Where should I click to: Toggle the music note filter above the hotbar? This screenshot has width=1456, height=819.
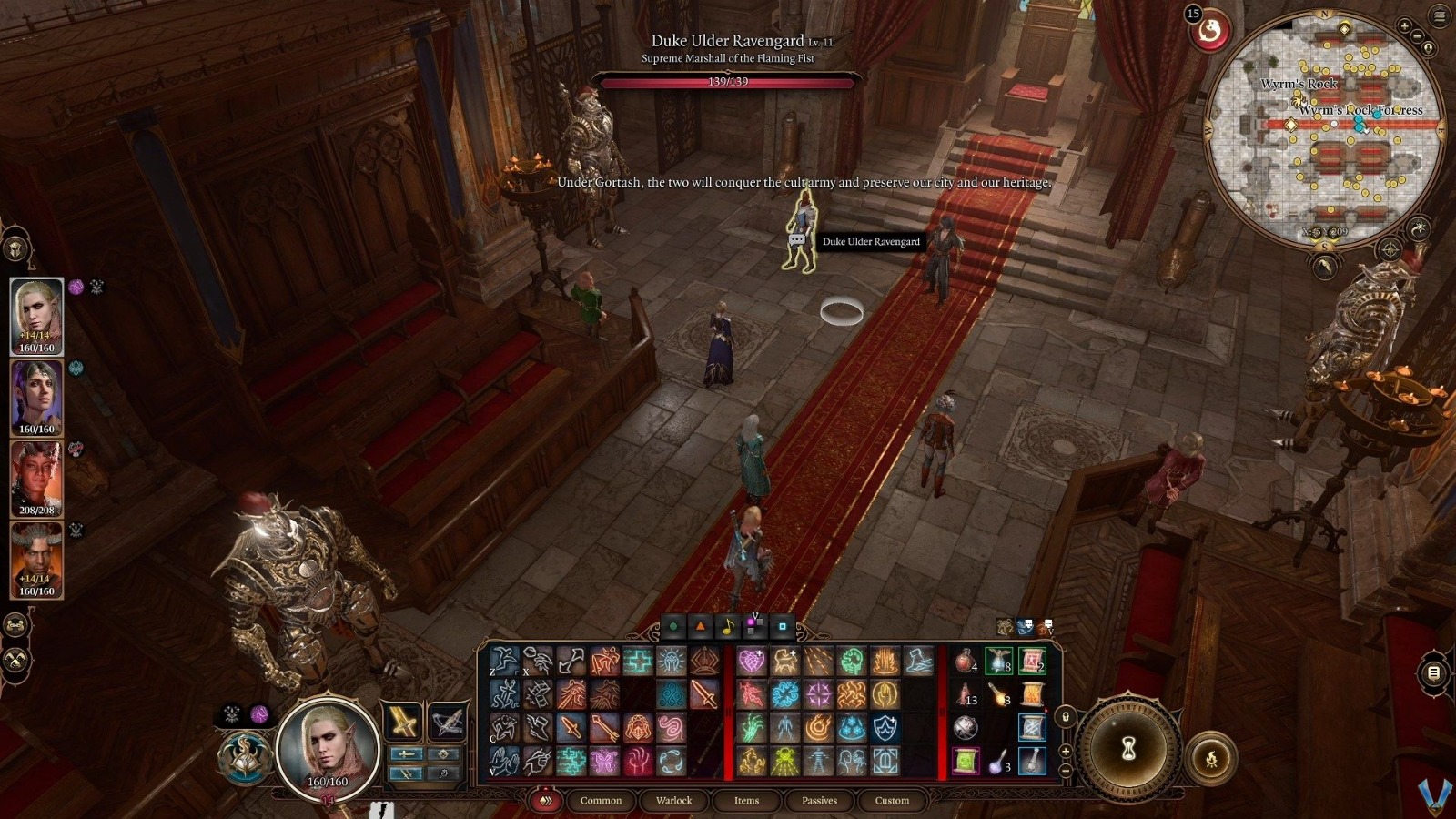point(728,626)
